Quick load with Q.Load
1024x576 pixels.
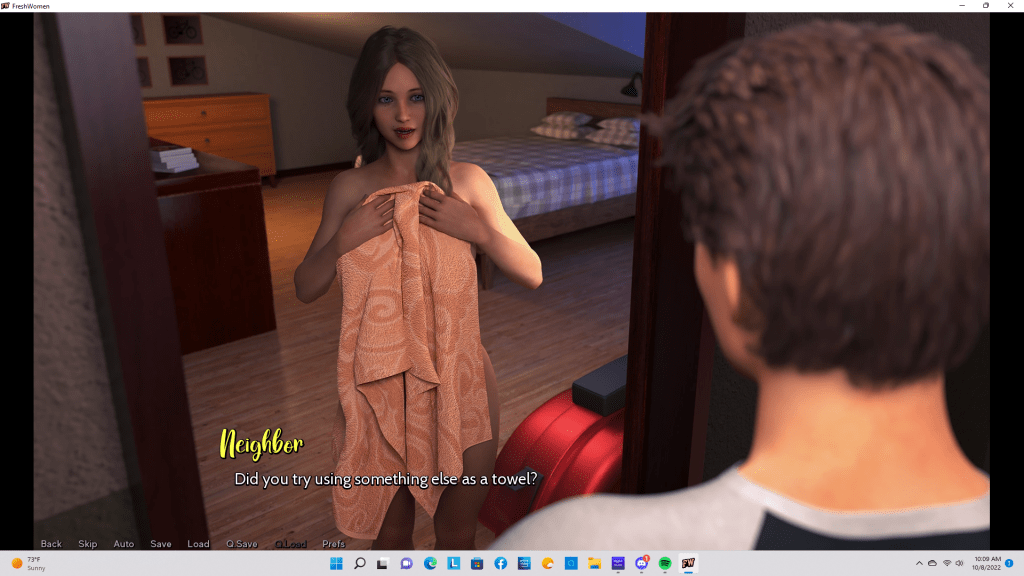[289, 544]
